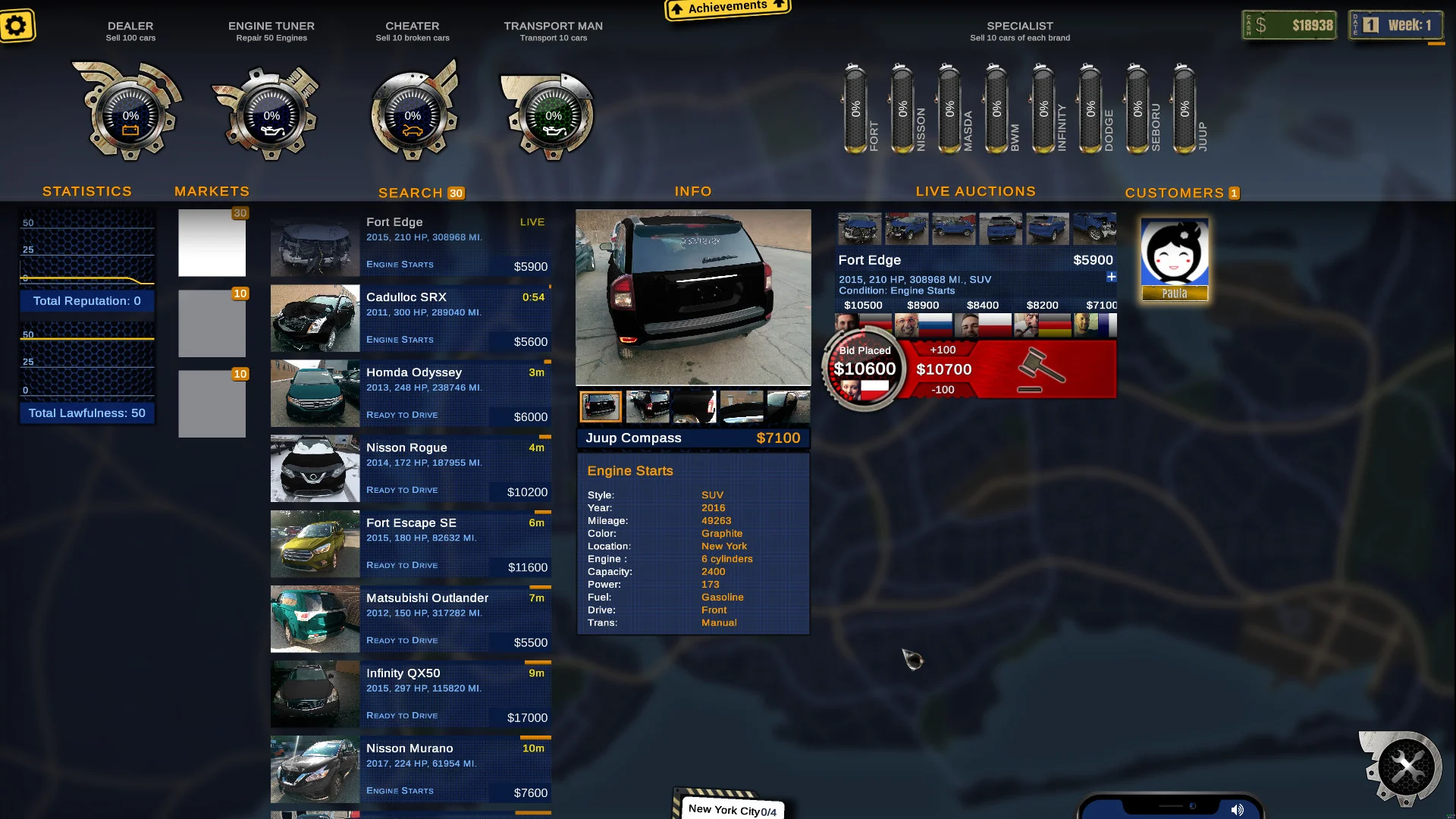
Task: Click the +100 bid increment button
Action: (943, 350)
